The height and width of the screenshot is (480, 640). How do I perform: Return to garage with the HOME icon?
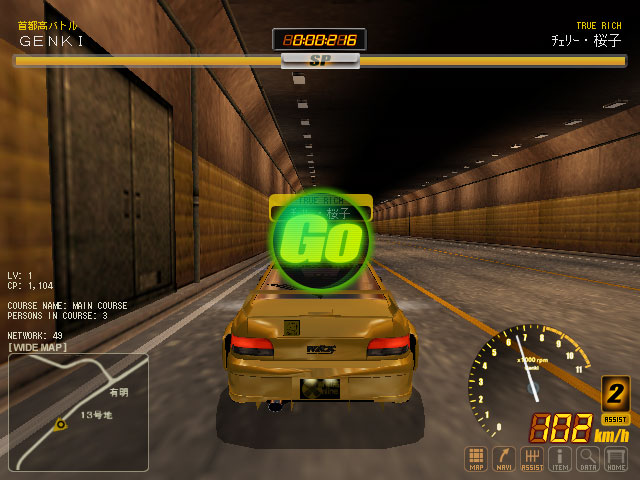click(616, 458)
